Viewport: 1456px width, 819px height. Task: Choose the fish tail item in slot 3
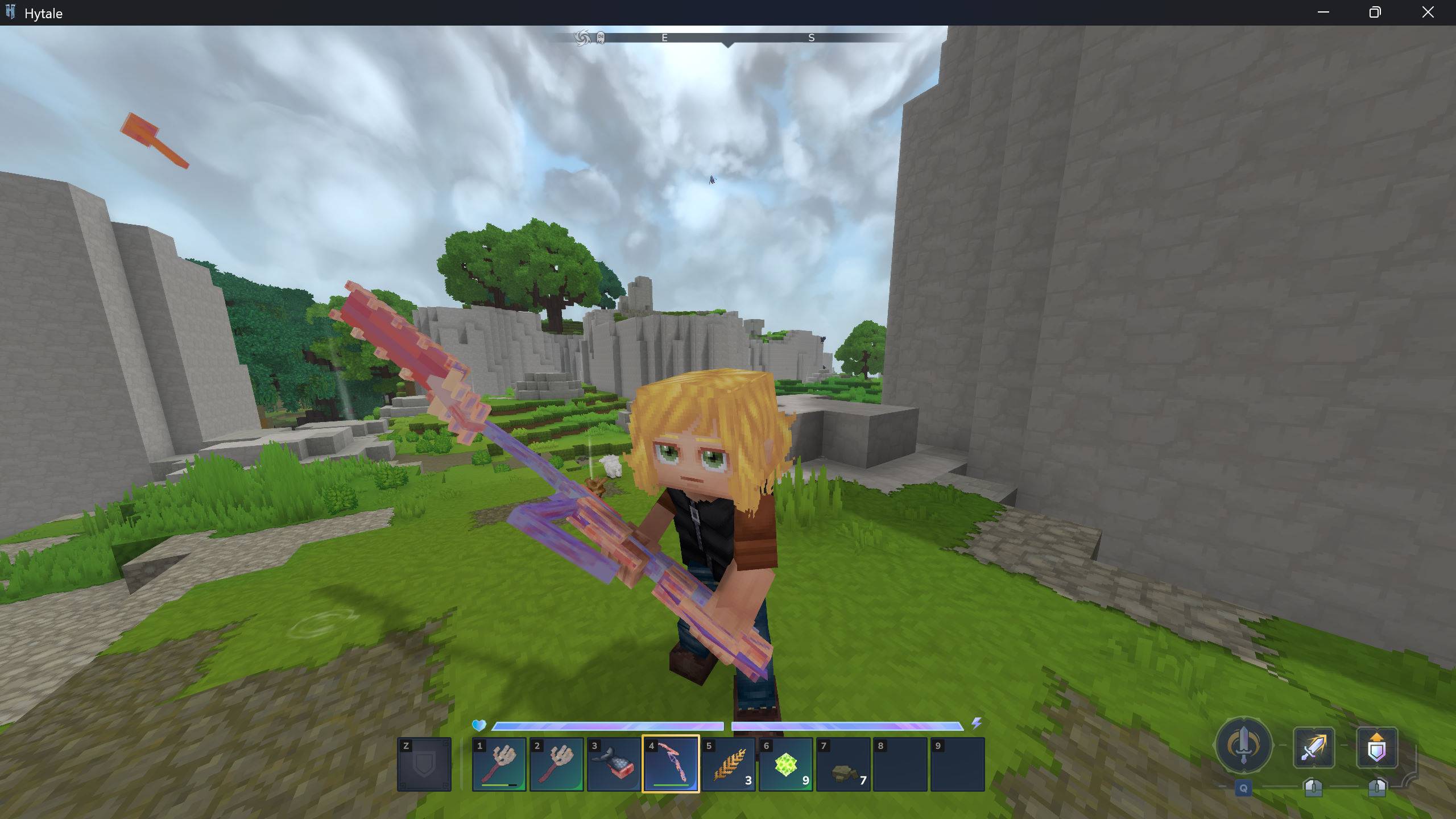[614, 764]
